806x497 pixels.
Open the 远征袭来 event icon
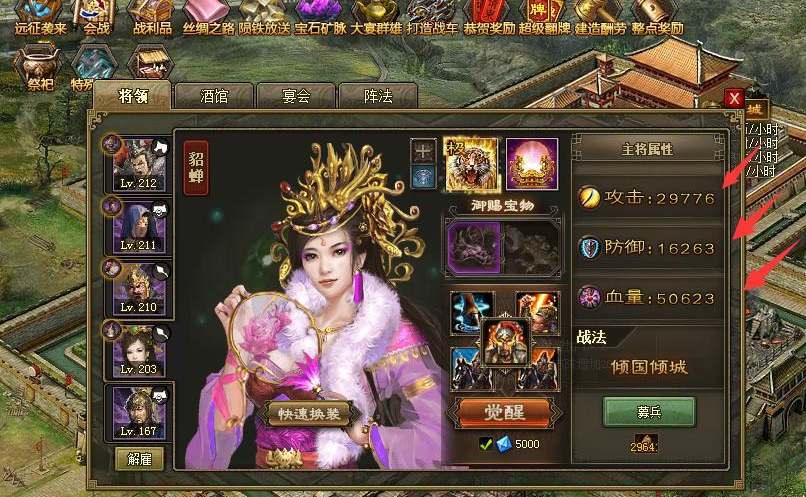pos(40,17)
